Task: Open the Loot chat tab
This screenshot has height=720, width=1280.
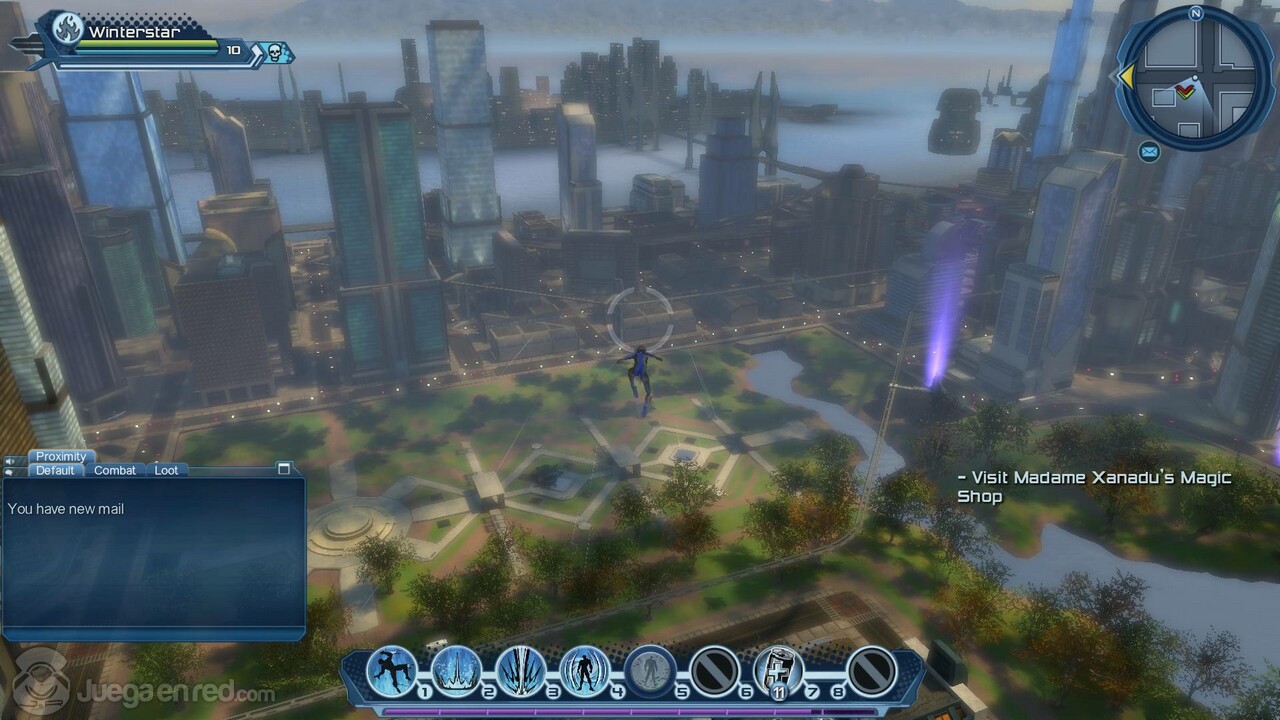Action: point(166,470)
